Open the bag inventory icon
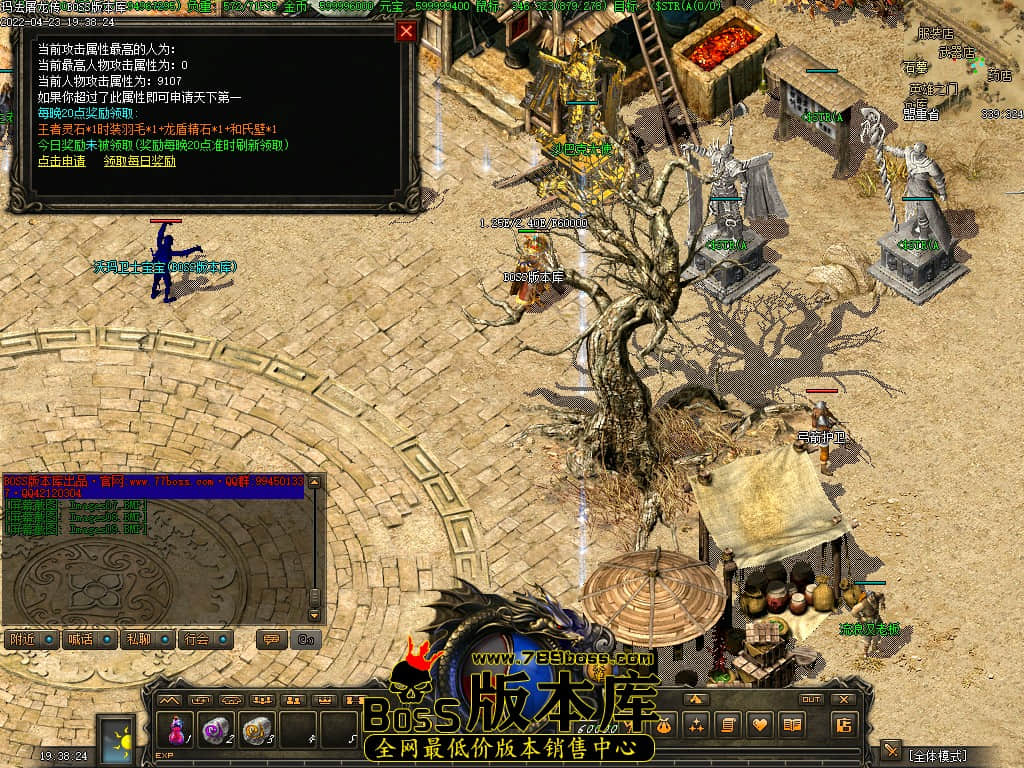Viewport: 1024px width, 768px height. point(664,725)
